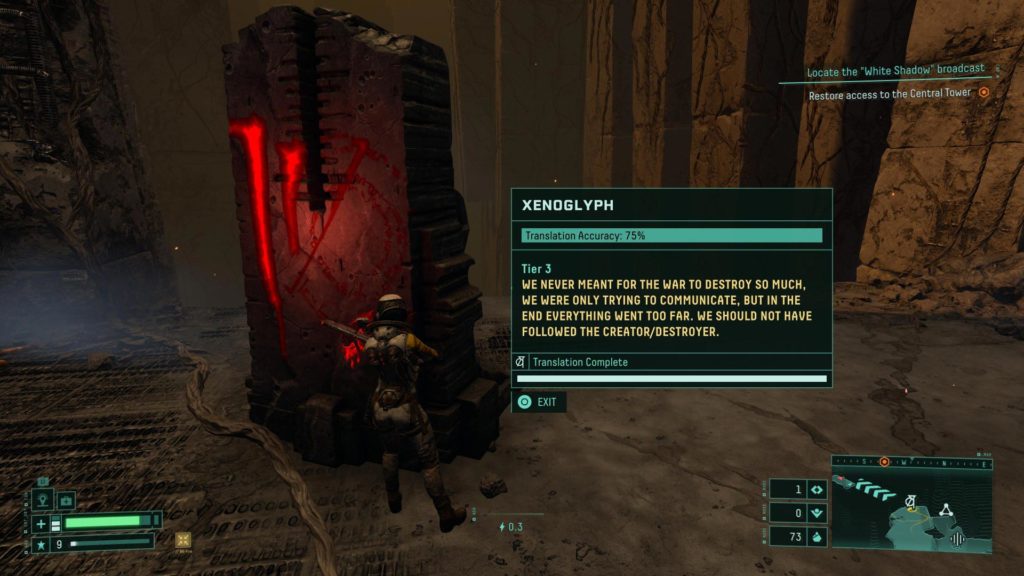Select the Central Tower access objective
The height and width of the screenshot is (576, 1024).
[x=890, y=94]
